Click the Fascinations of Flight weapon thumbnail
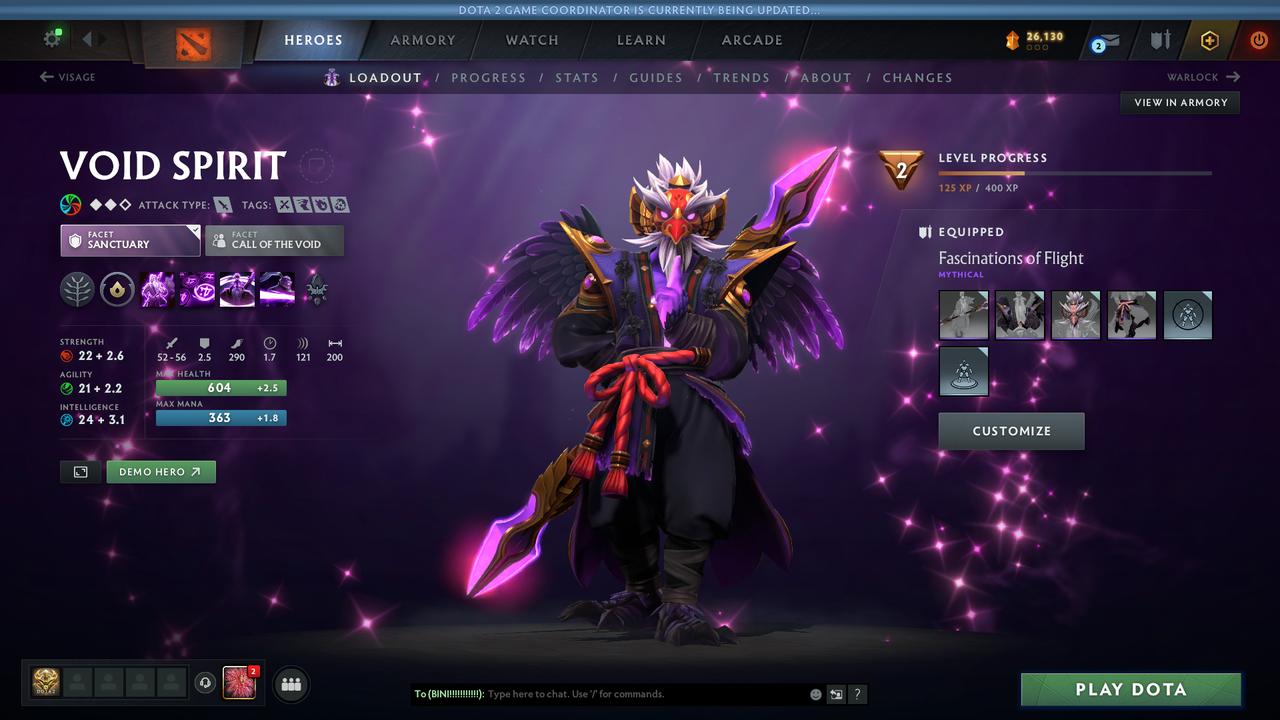1280x720 pixels. [963, 314]
